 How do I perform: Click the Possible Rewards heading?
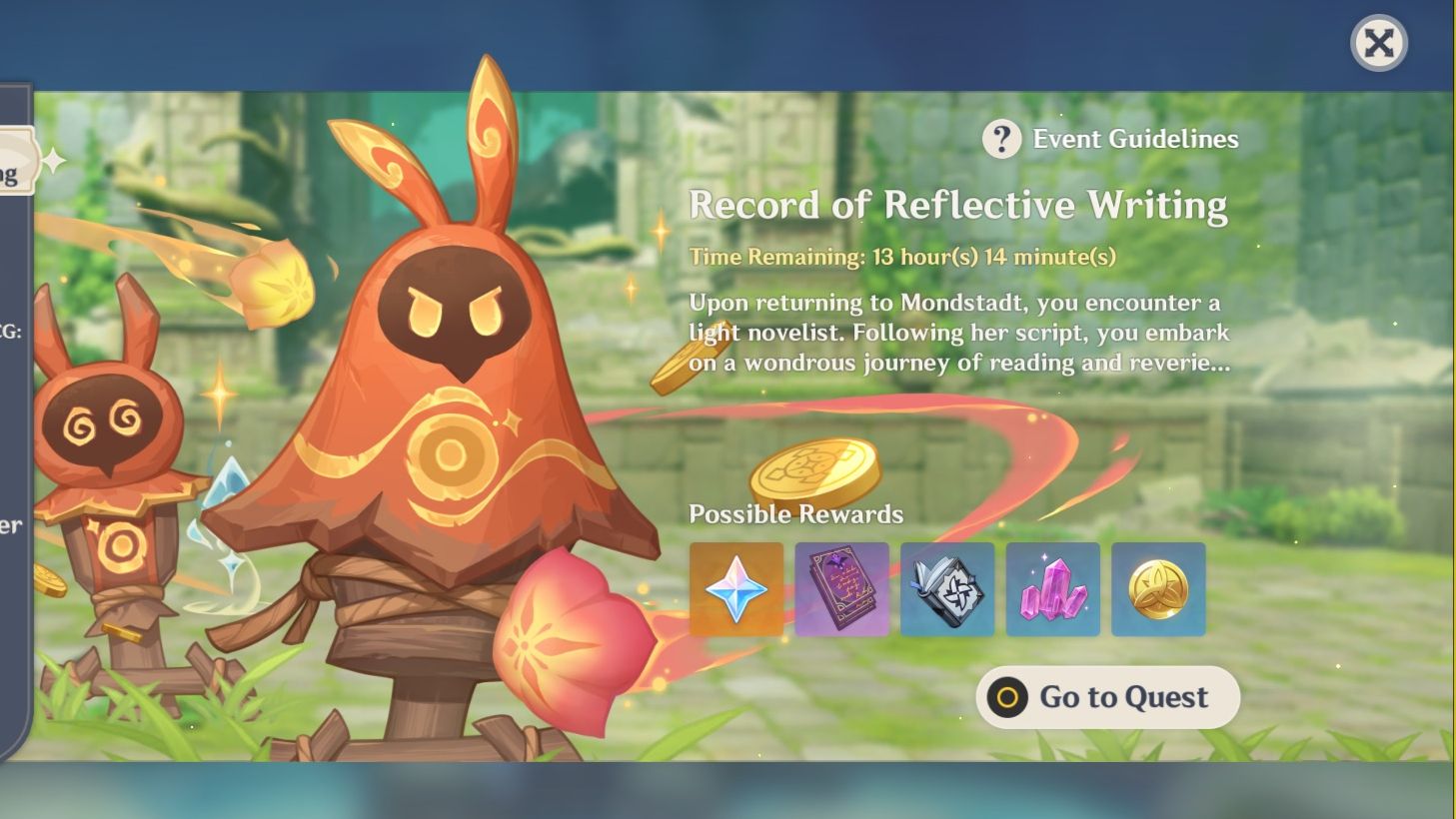click(x=795, y=514)
